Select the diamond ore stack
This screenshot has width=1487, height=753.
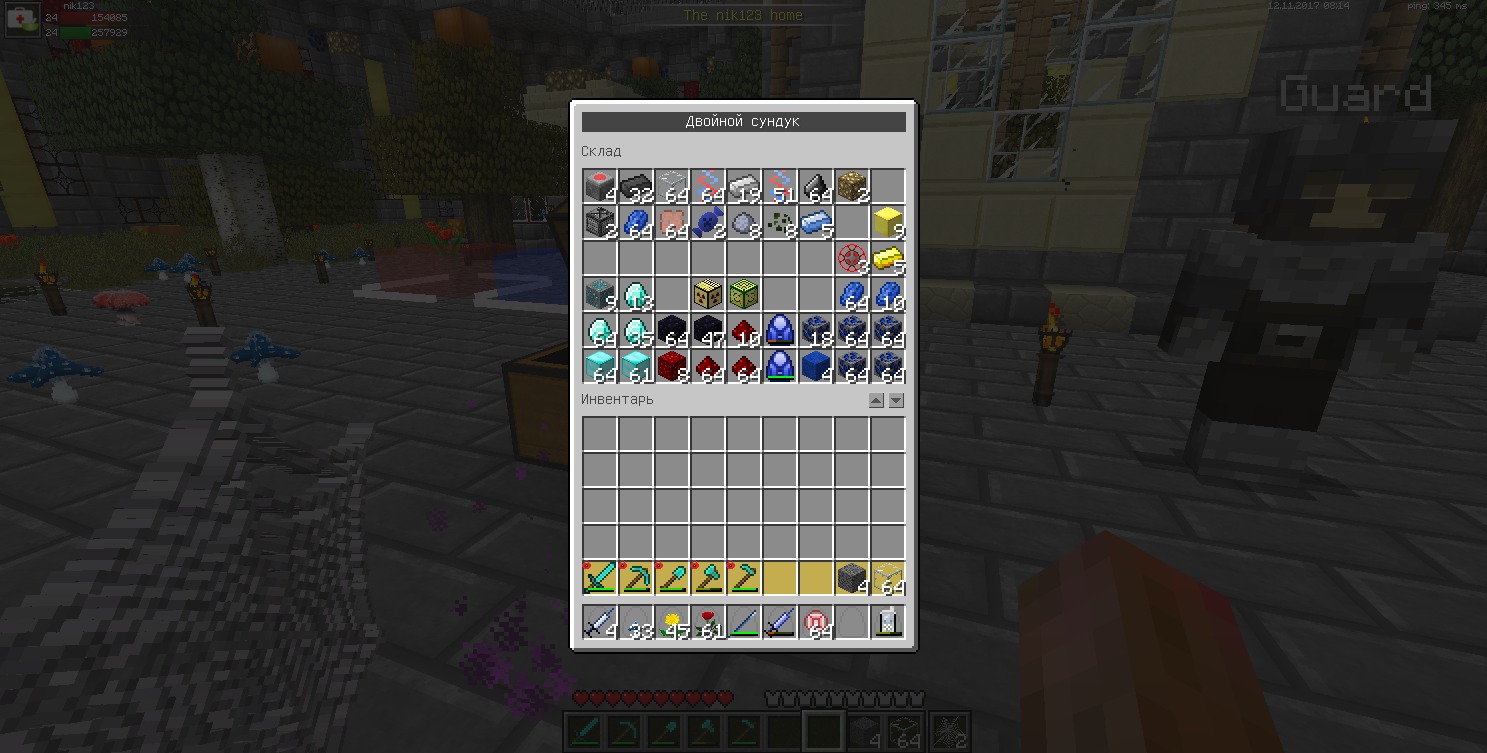[600, 294]
